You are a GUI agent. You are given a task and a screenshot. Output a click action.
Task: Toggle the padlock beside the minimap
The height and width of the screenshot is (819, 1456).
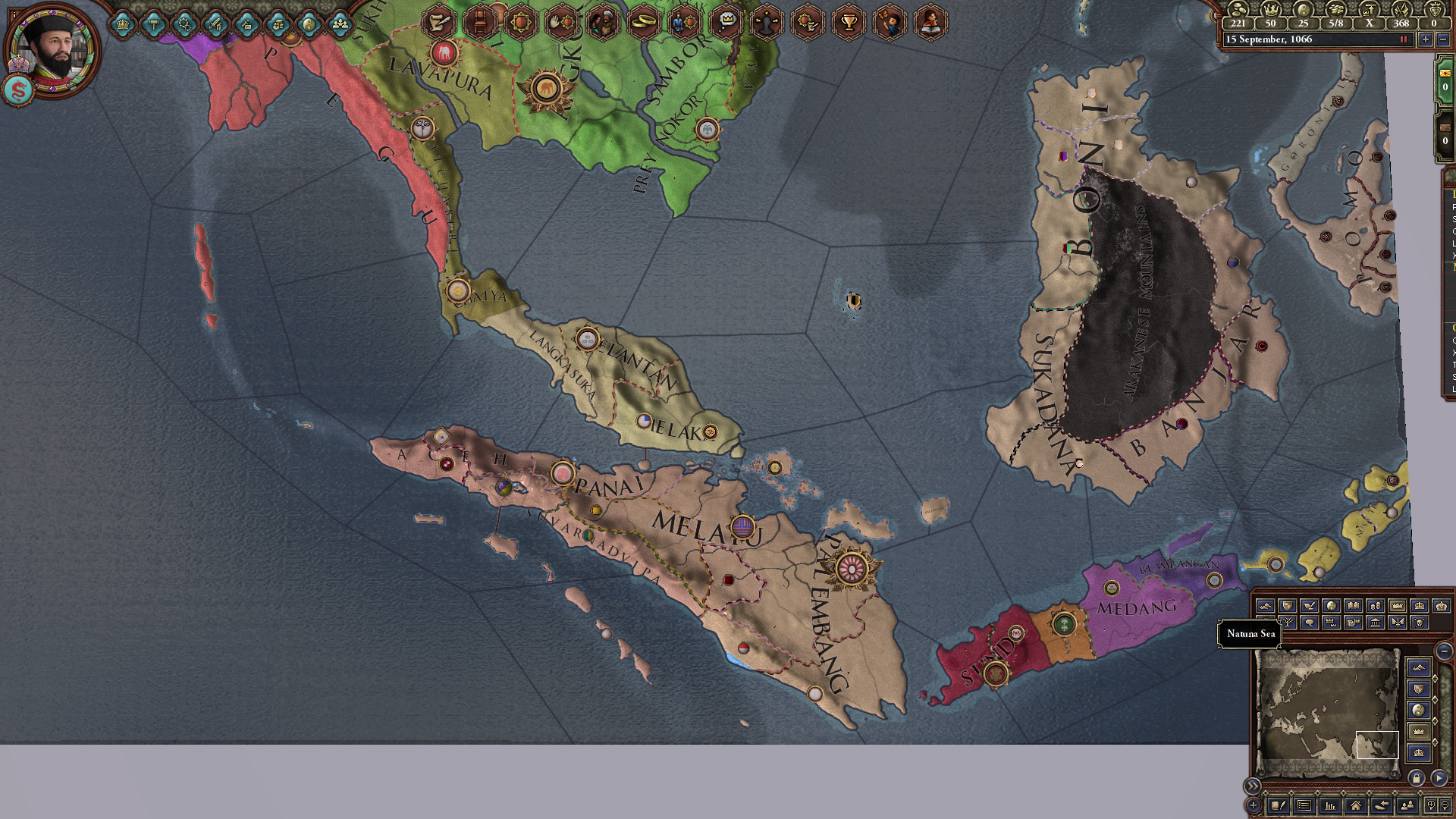point(1415,780)
